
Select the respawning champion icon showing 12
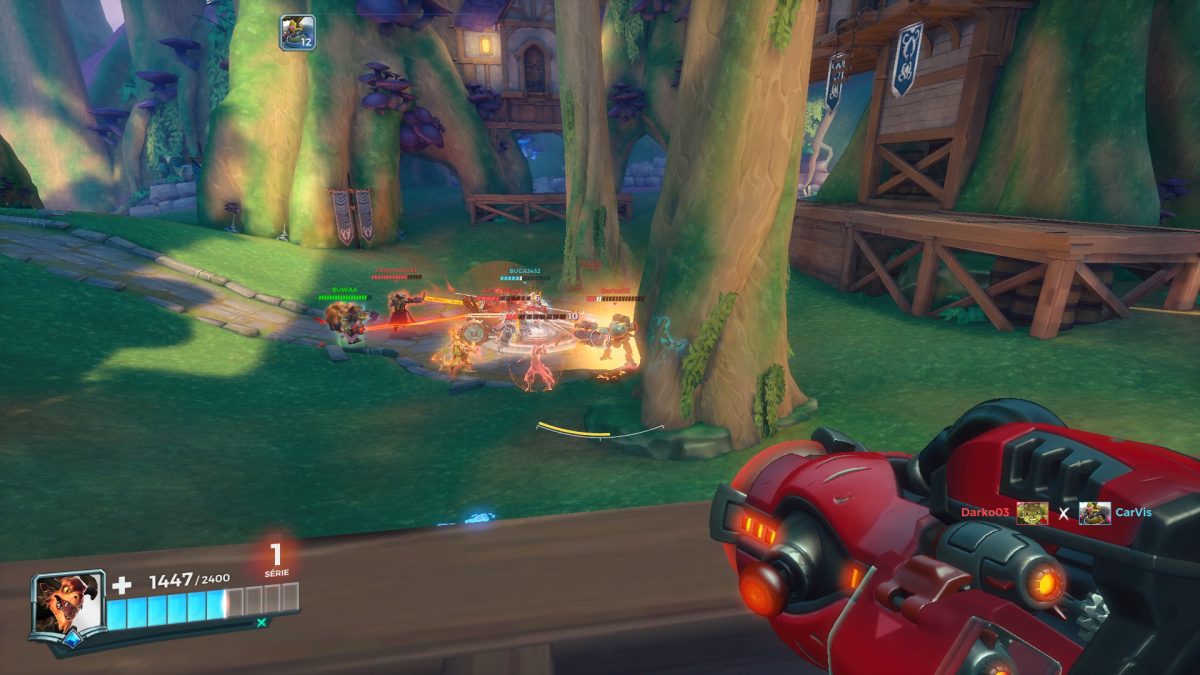coord(297,32)
